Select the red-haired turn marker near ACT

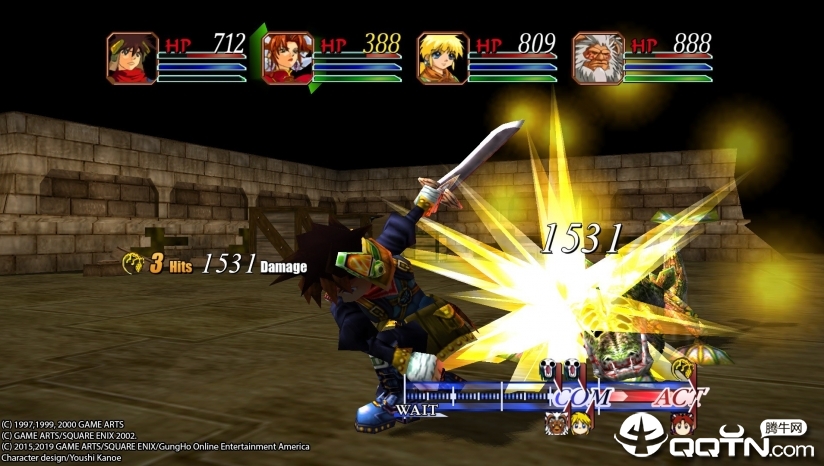tap(682, 422)
